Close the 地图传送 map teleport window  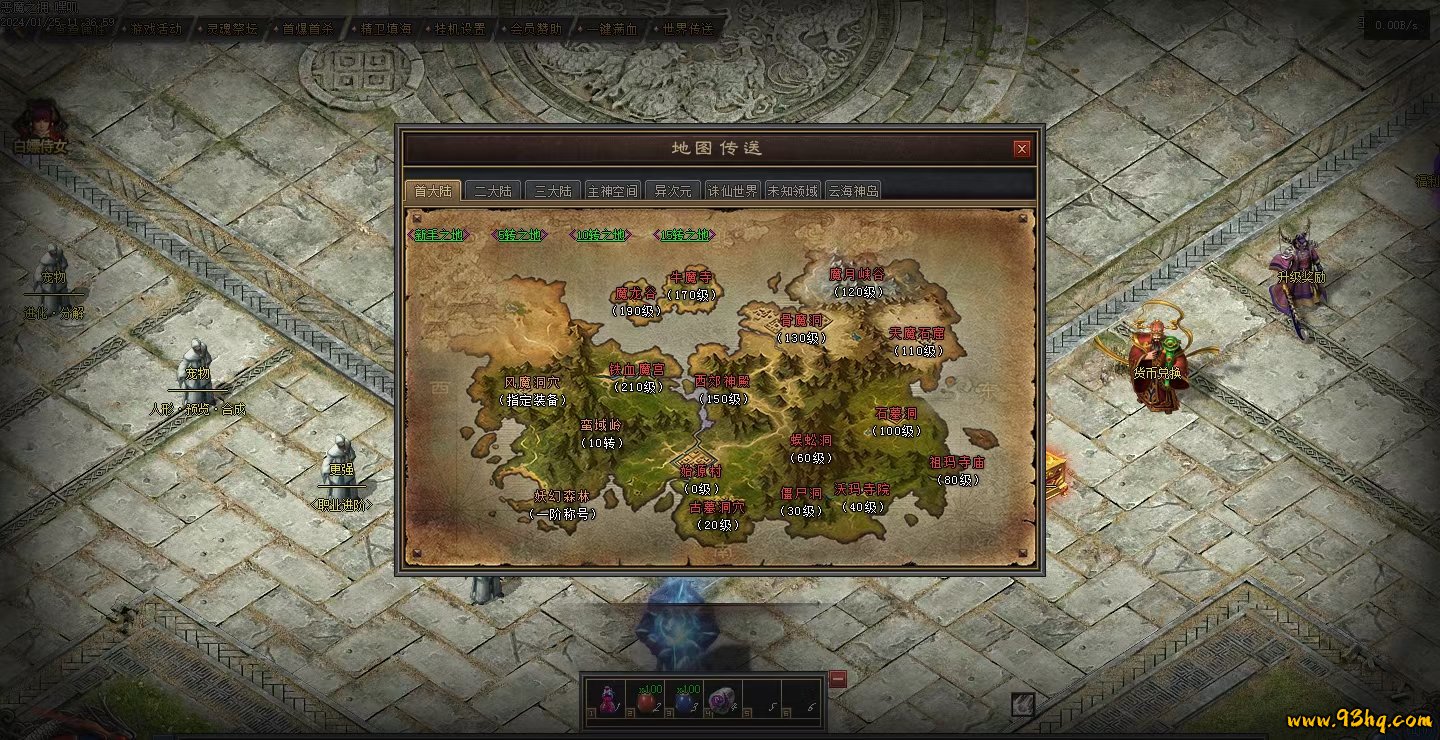point(1021,149)
